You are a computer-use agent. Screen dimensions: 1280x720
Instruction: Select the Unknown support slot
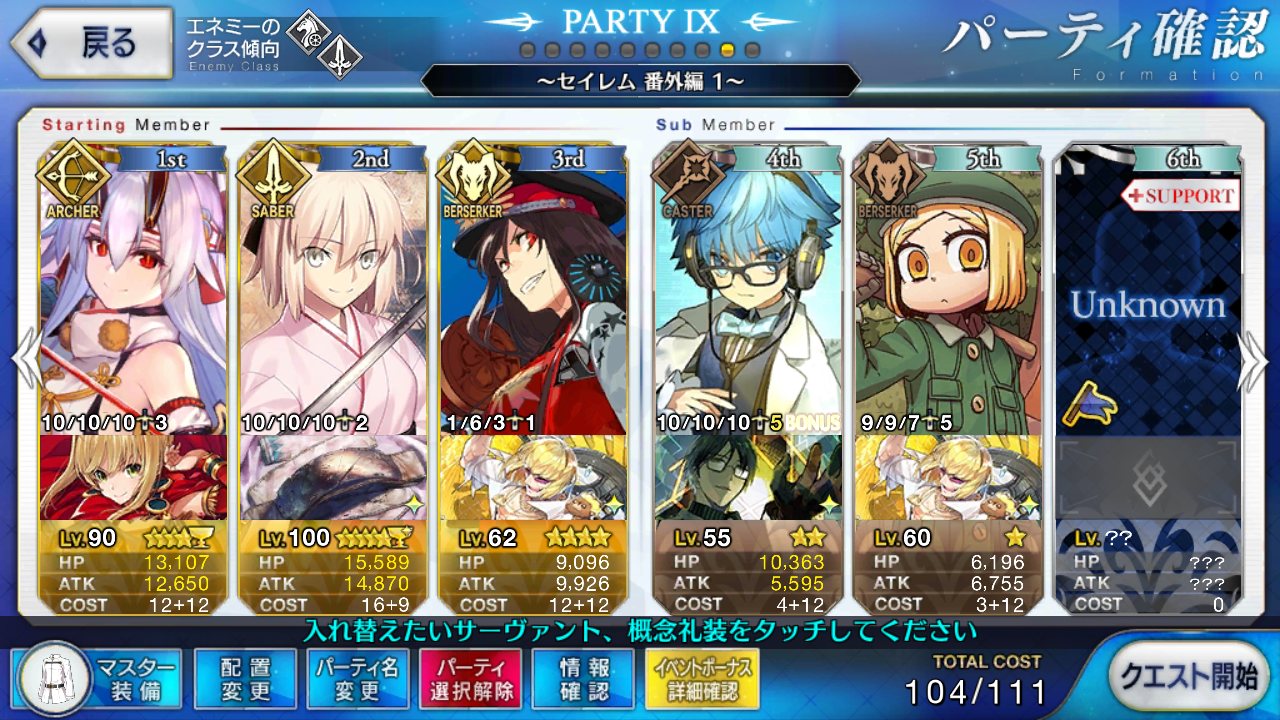point(1148,300)
